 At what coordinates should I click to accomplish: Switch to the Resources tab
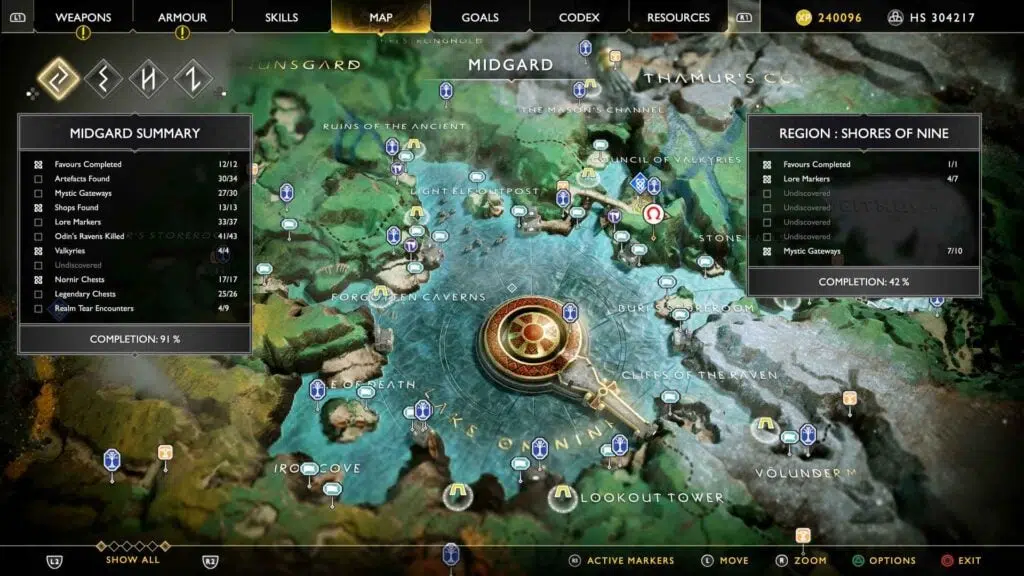(x=678, y=17)
